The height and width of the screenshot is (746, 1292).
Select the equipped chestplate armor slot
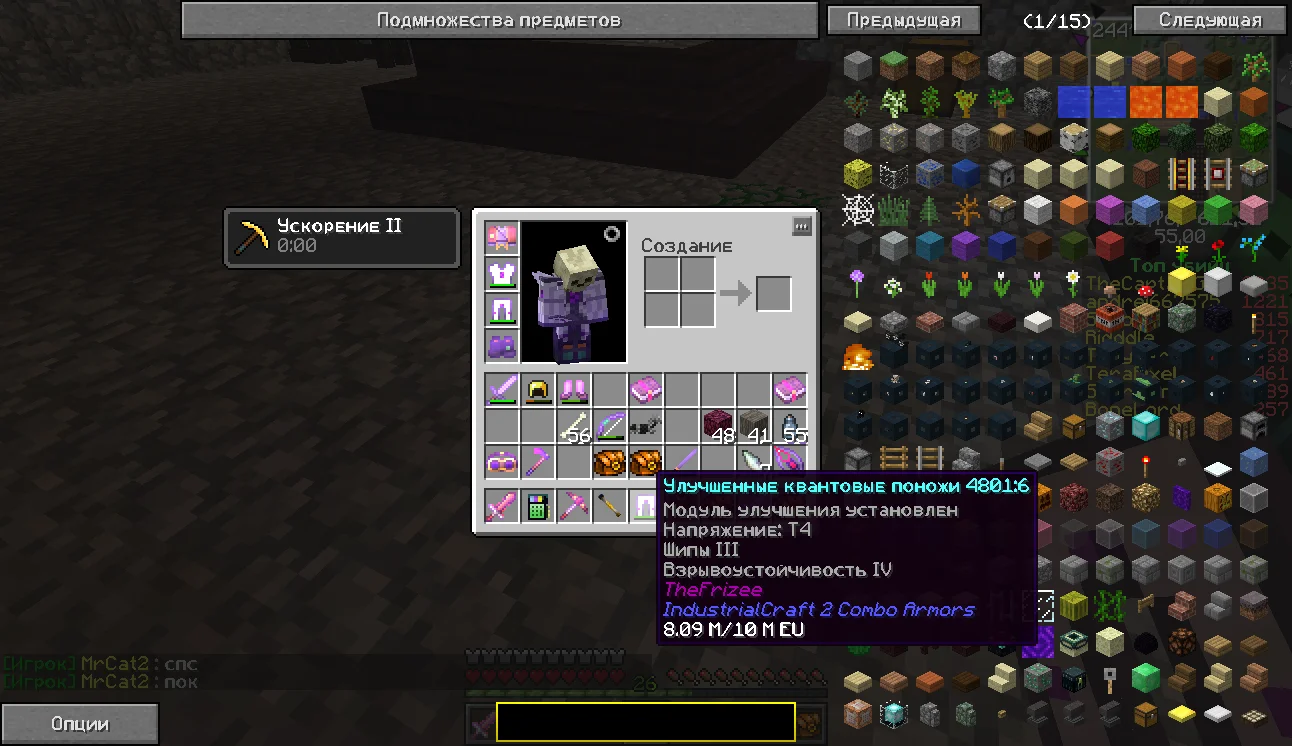501,274
